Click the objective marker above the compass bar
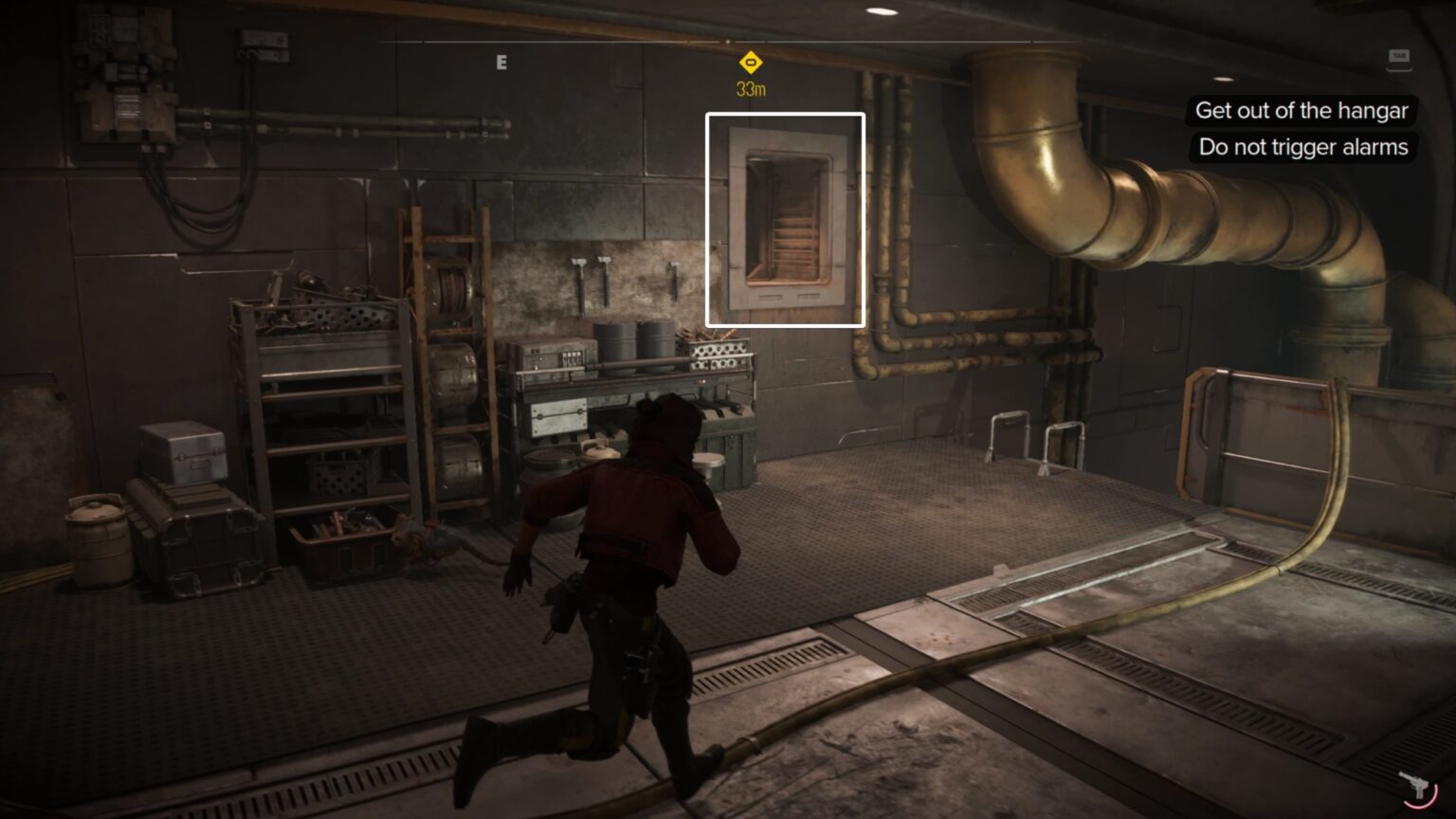Screen dimensions: 1456x819 (749, 60)
